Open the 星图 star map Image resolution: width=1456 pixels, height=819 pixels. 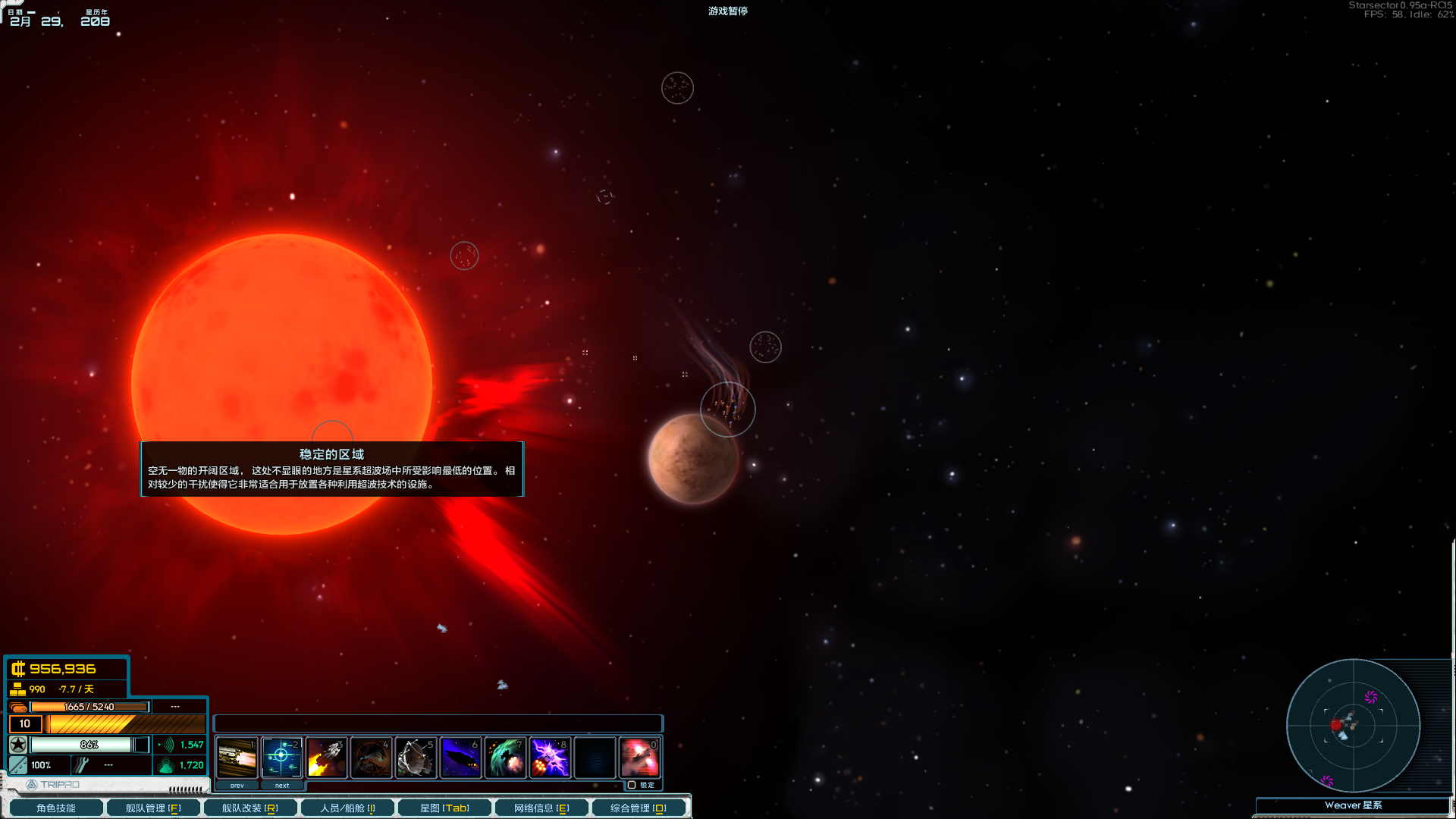tap(444, 808)
